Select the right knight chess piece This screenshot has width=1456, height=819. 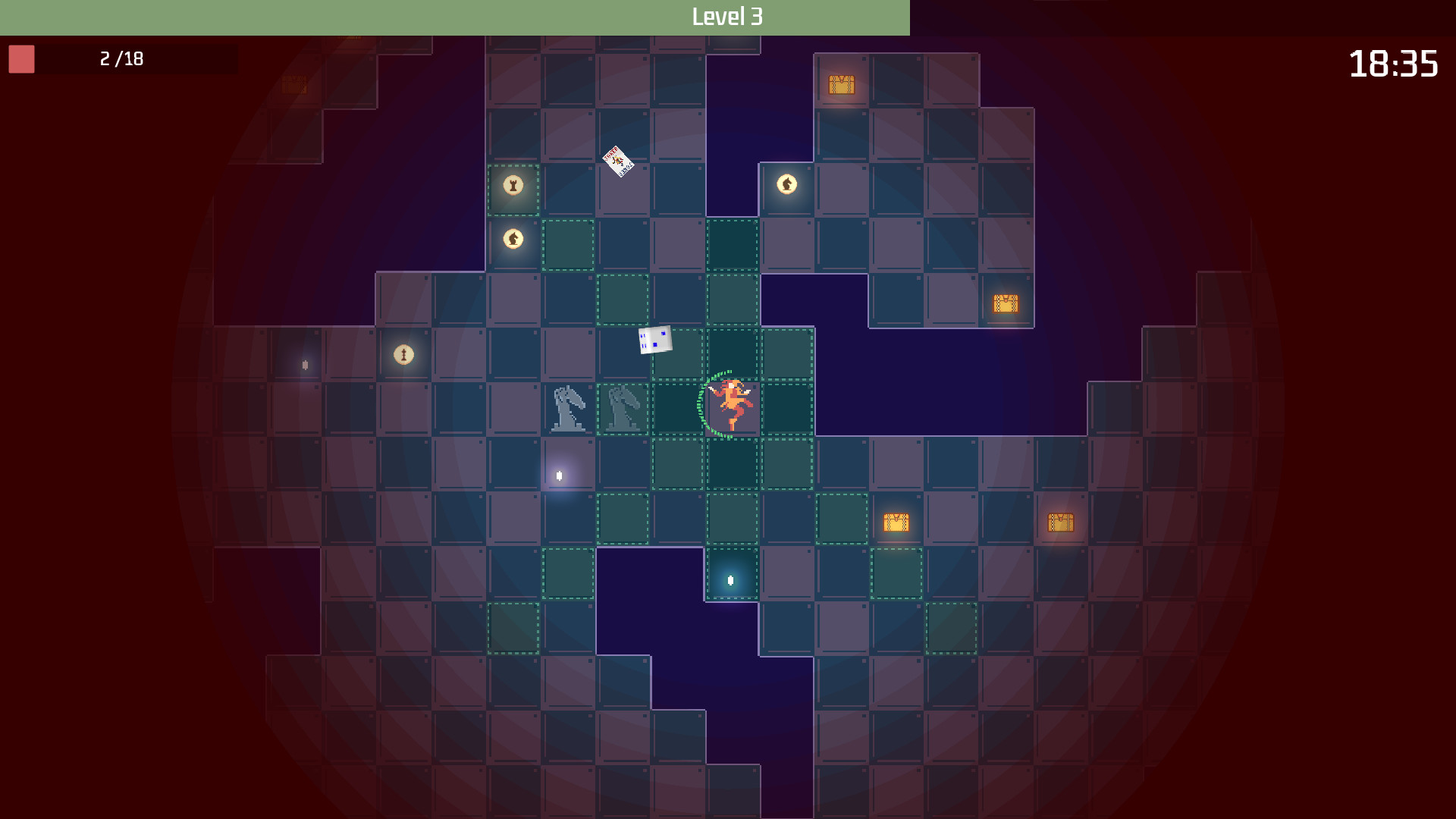pos(622,409)
